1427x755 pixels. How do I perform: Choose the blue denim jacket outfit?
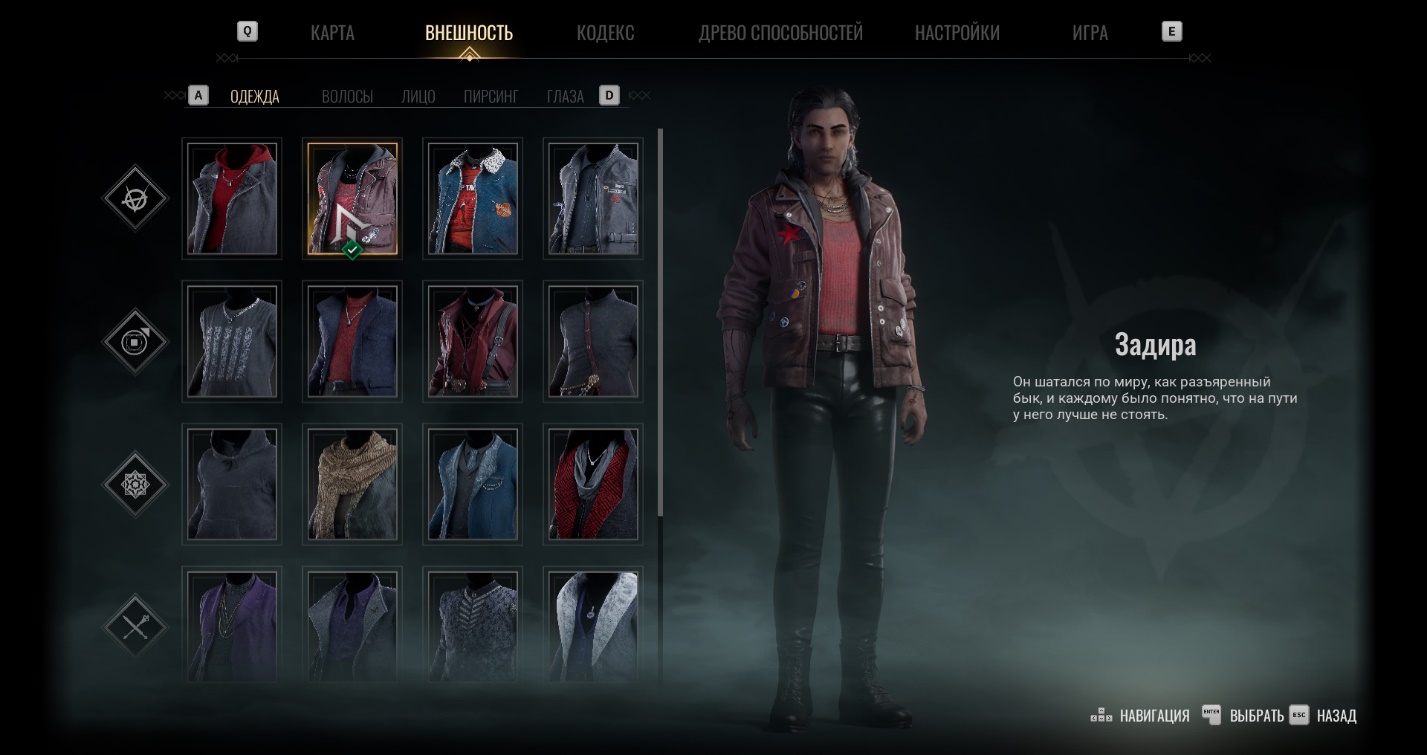pos(472,199)
